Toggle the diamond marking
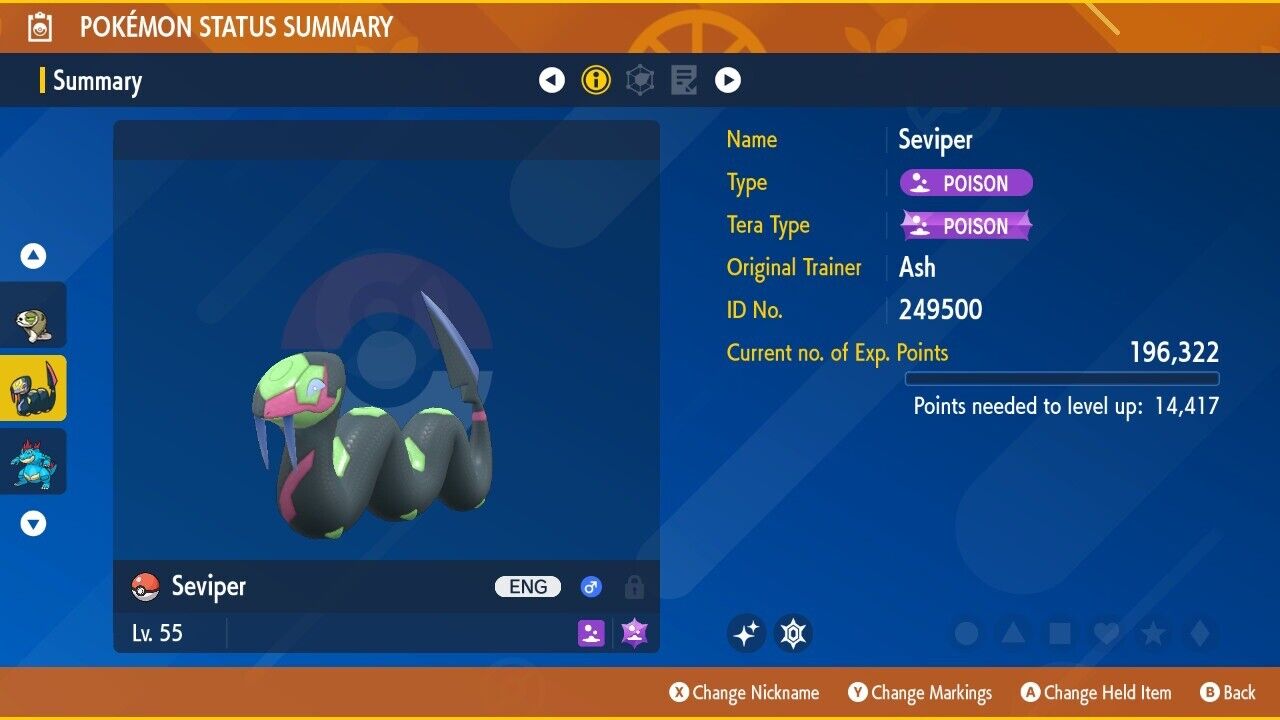 coord(1198,633)
